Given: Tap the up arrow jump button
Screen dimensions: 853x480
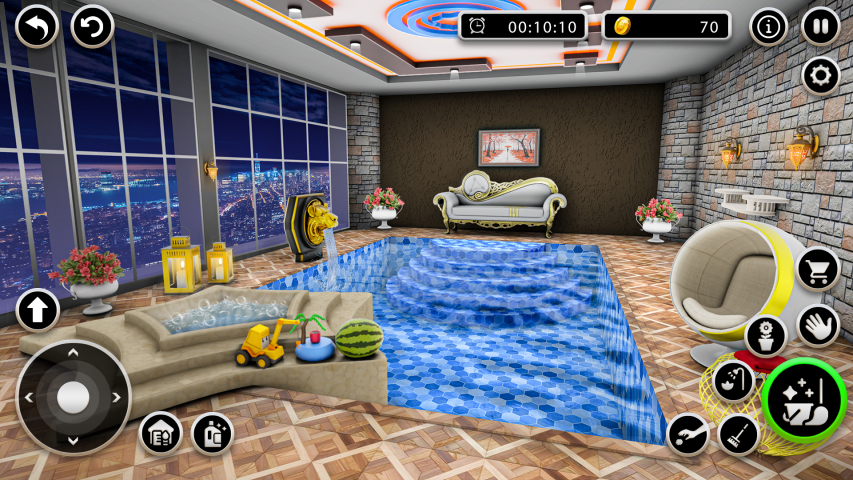Looking at the screenshot, I should 38,310.
